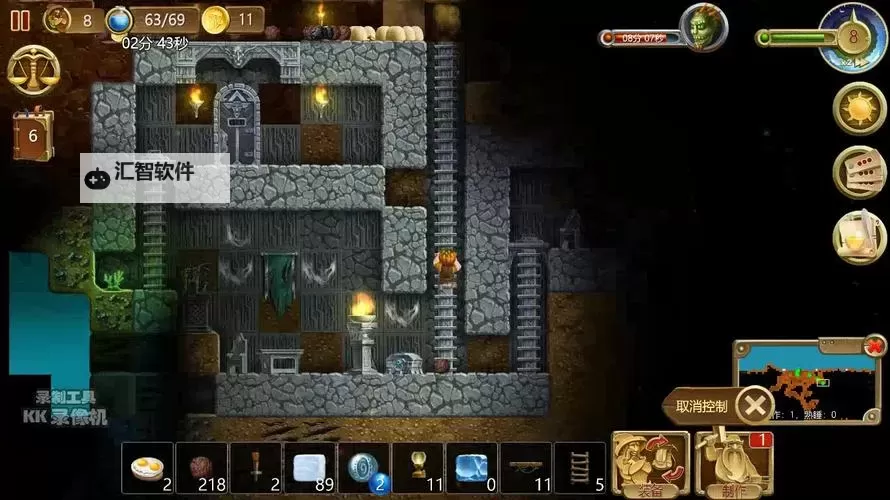Activate the golden sun button

coord(860,108)
